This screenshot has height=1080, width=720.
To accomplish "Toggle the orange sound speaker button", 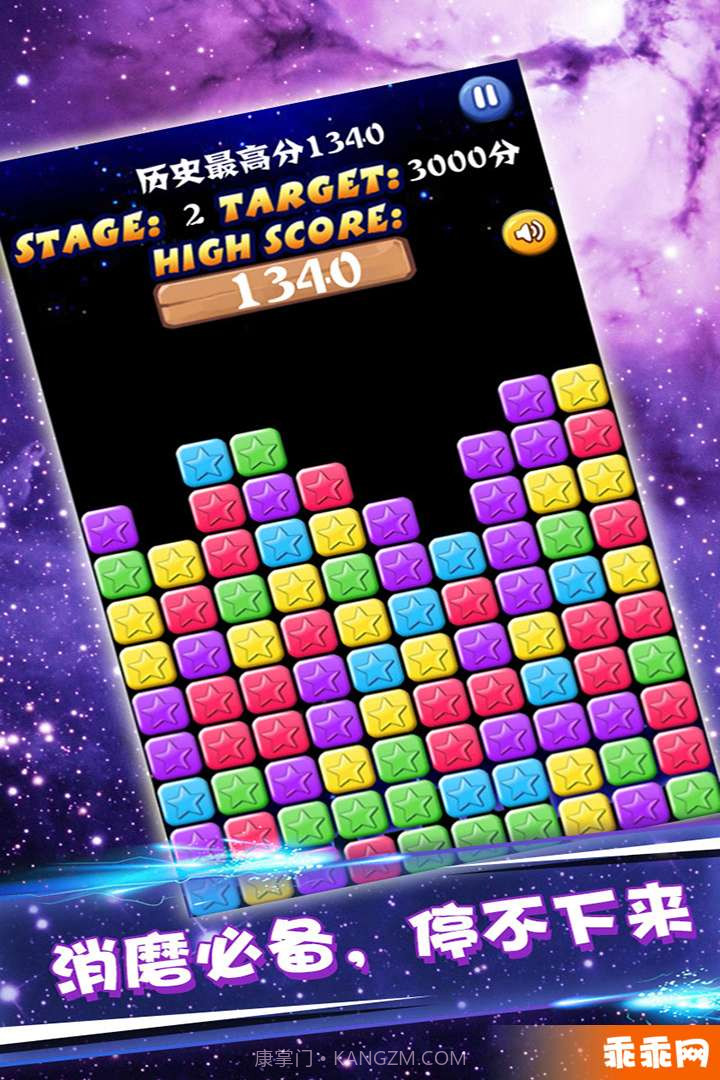I will coord(529,232).
